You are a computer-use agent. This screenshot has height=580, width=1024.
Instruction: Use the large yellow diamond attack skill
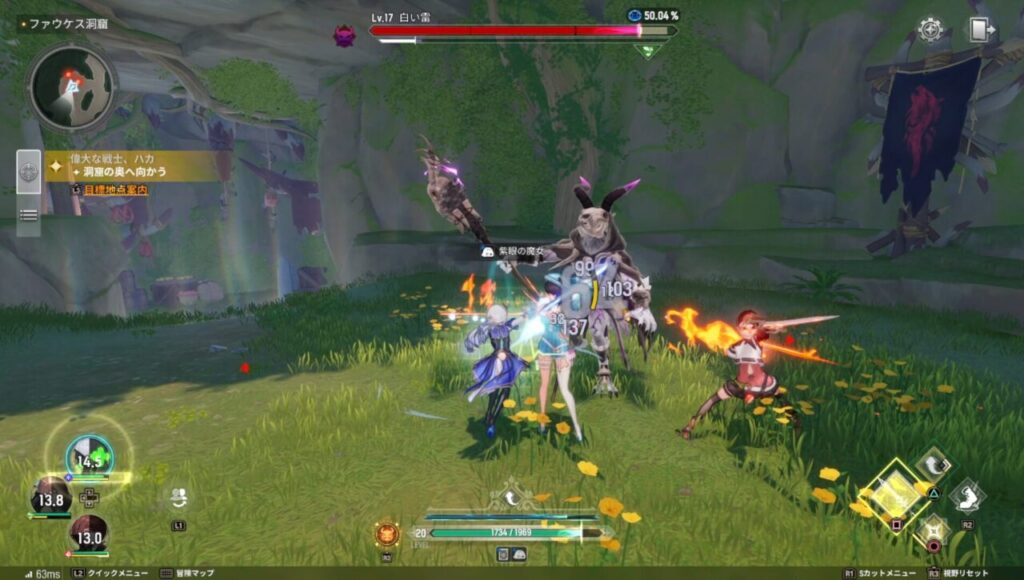(x=893, y=492)
